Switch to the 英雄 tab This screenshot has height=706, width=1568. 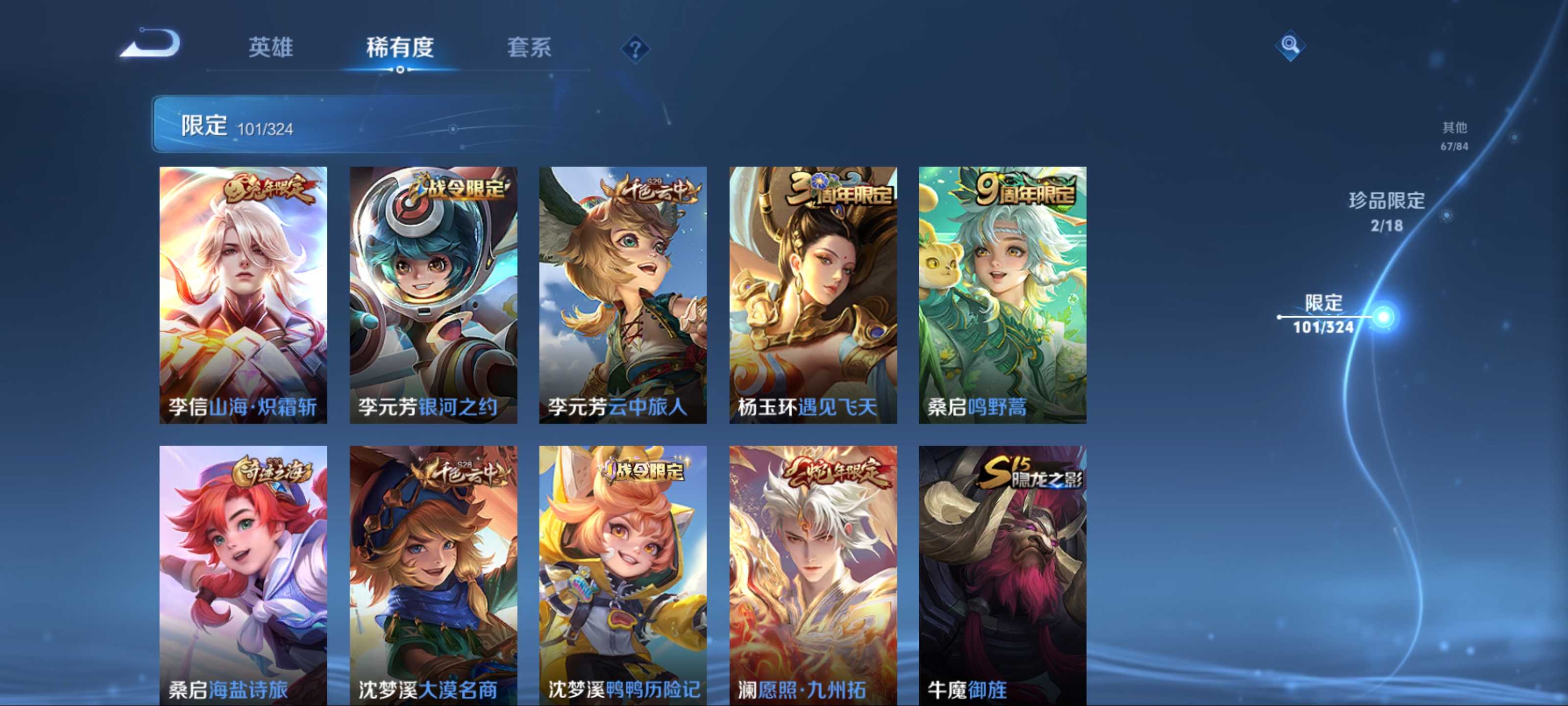click(271, 47)
